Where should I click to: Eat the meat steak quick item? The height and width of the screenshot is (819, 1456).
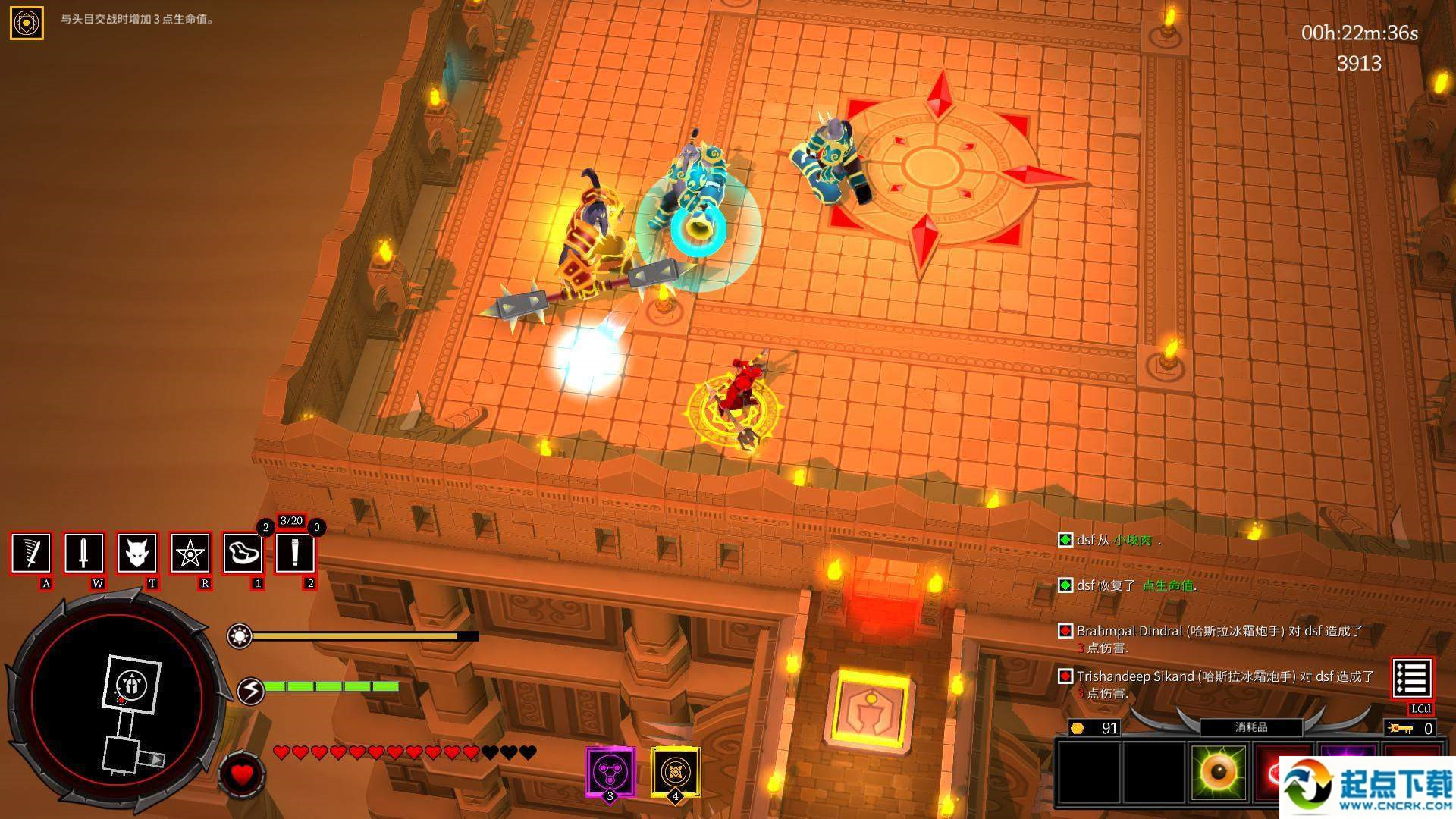[x=243, y=553]
